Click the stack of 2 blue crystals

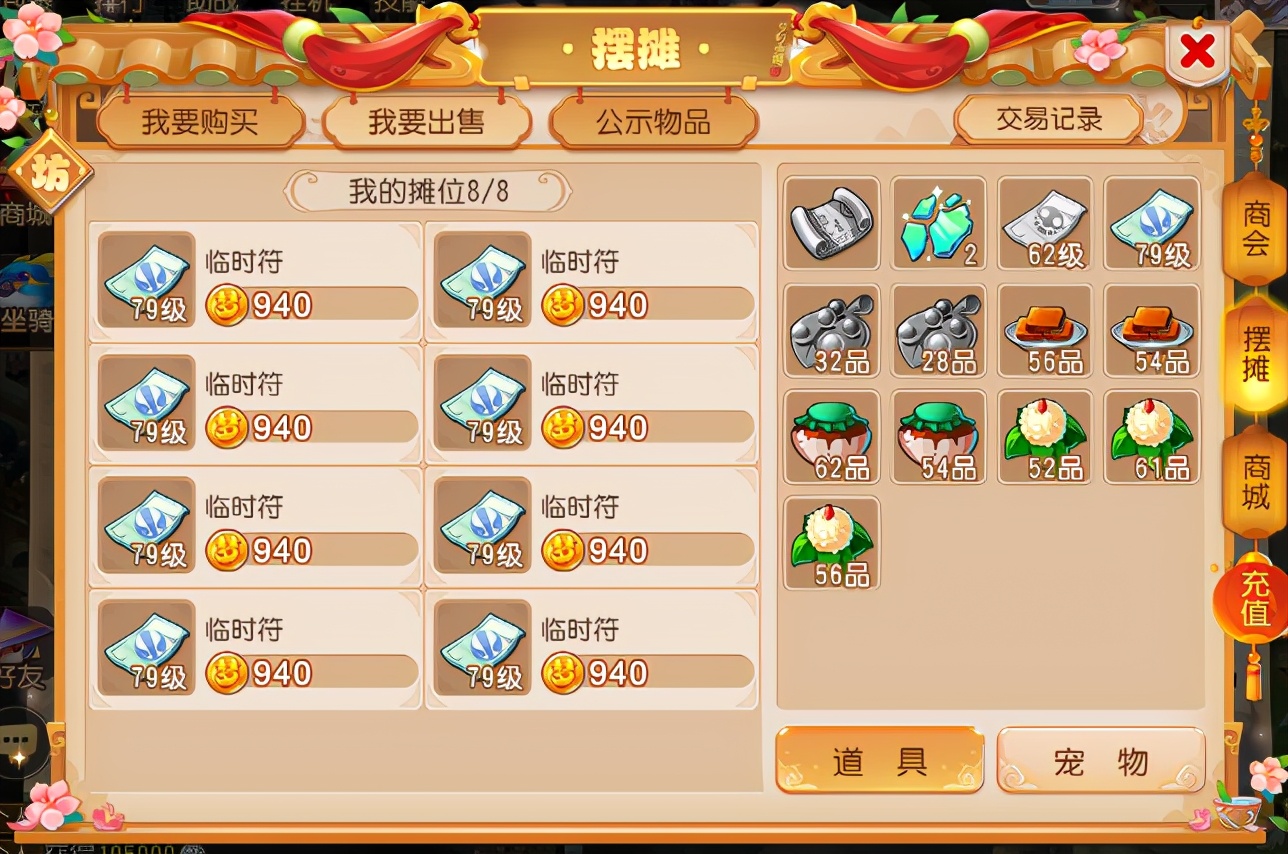pos(938,223)
